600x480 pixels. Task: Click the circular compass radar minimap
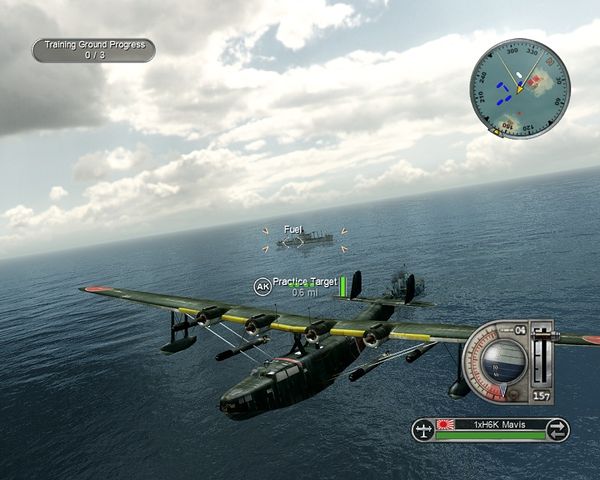pyautogui.click(x=519, y=88)
